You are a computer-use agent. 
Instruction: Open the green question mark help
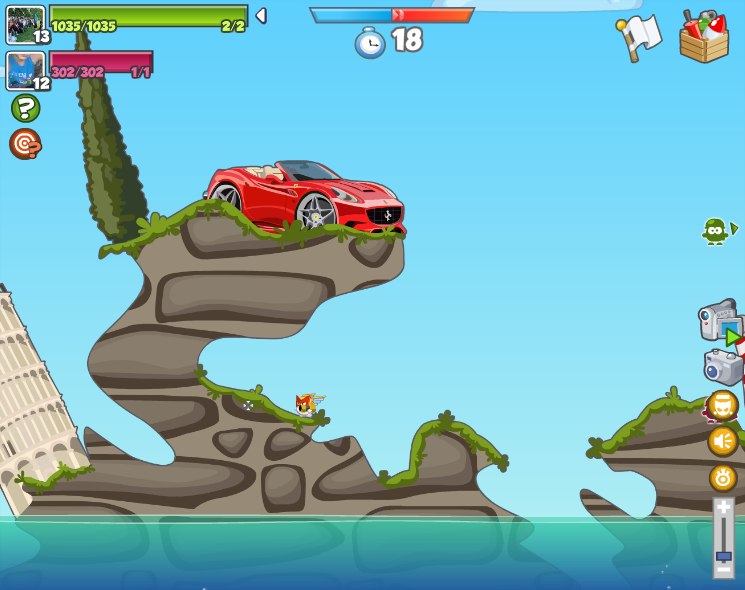pyautogui.click(x=25, y=108)
